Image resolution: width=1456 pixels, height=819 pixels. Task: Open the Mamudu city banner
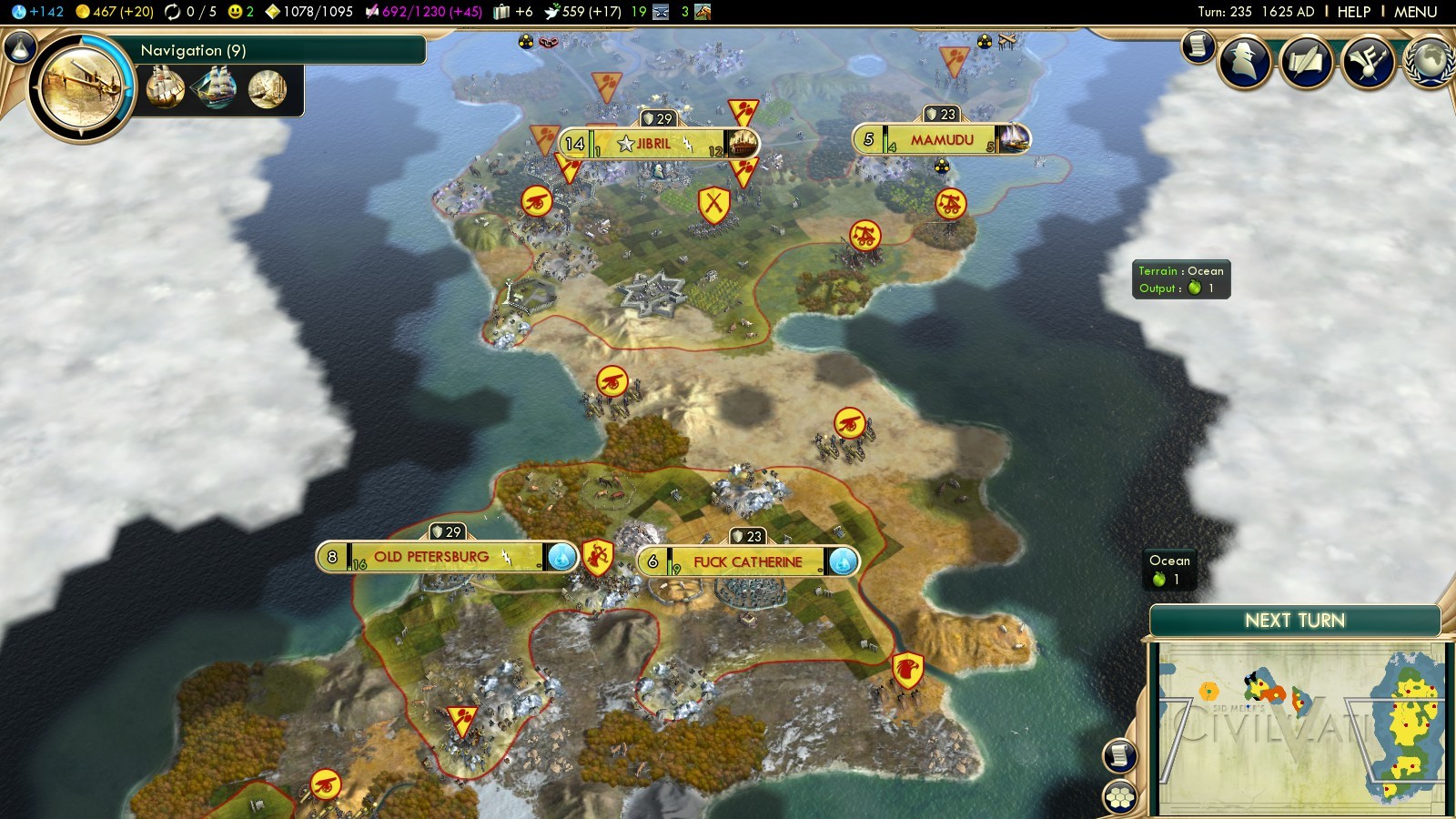941,140
